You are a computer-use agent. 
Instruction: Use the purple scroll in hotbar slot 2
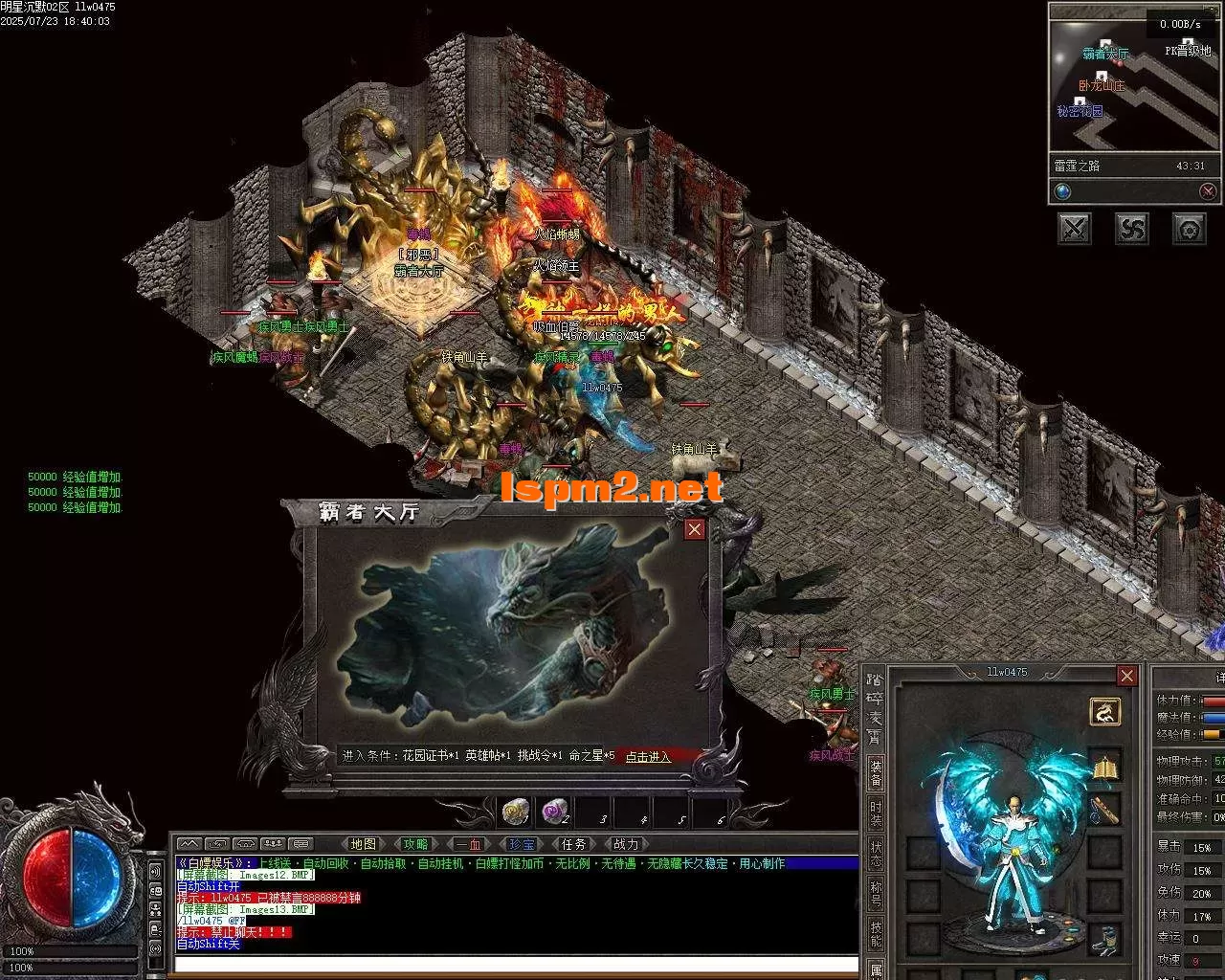pos(554,812)
